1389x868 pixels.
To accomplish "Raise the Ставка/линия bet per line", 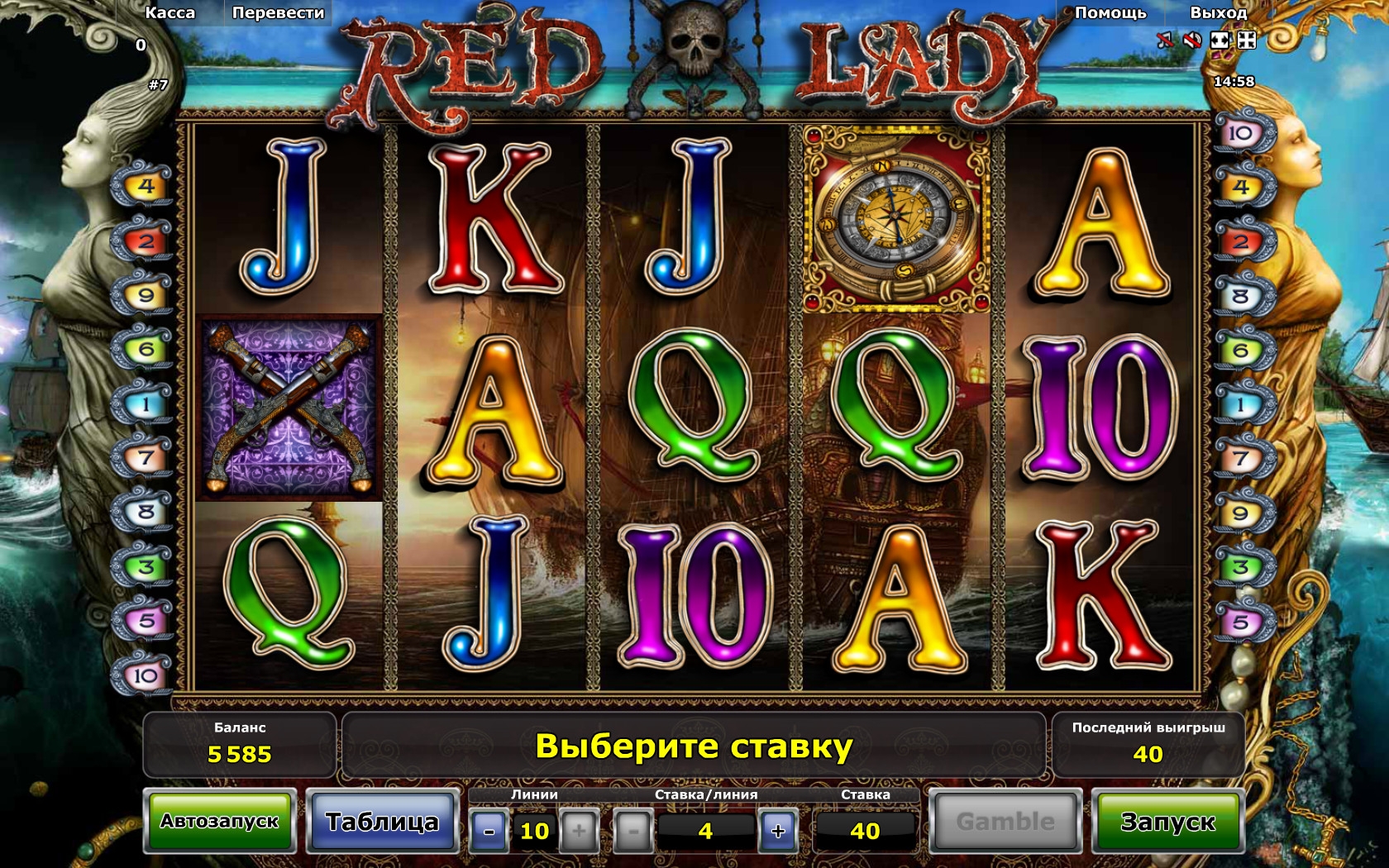I will click(777, 831).
